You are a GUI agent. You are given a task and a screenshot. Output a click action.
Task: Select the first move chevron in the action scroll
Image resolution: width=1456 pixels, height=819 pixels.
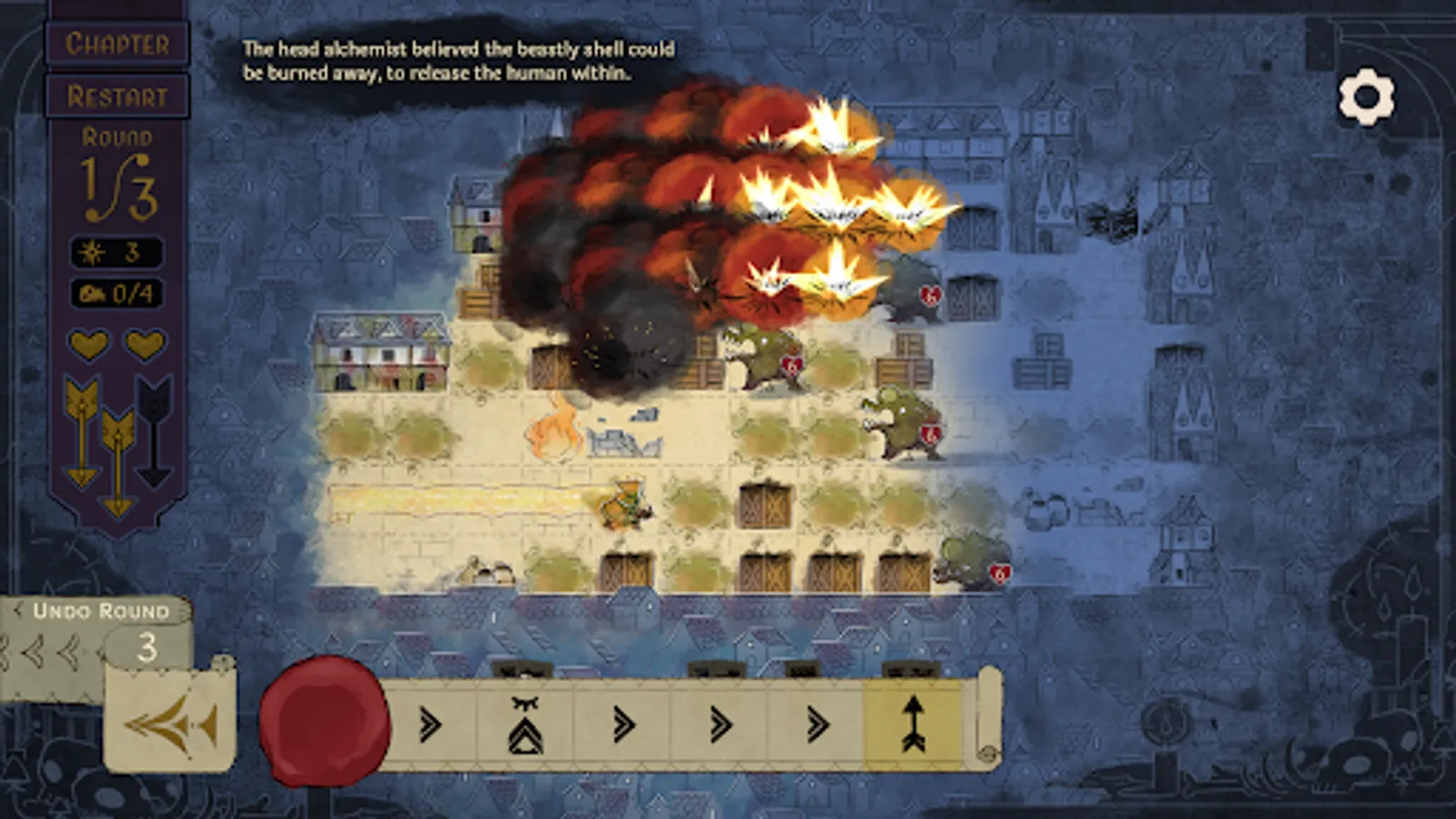point(430,723)
